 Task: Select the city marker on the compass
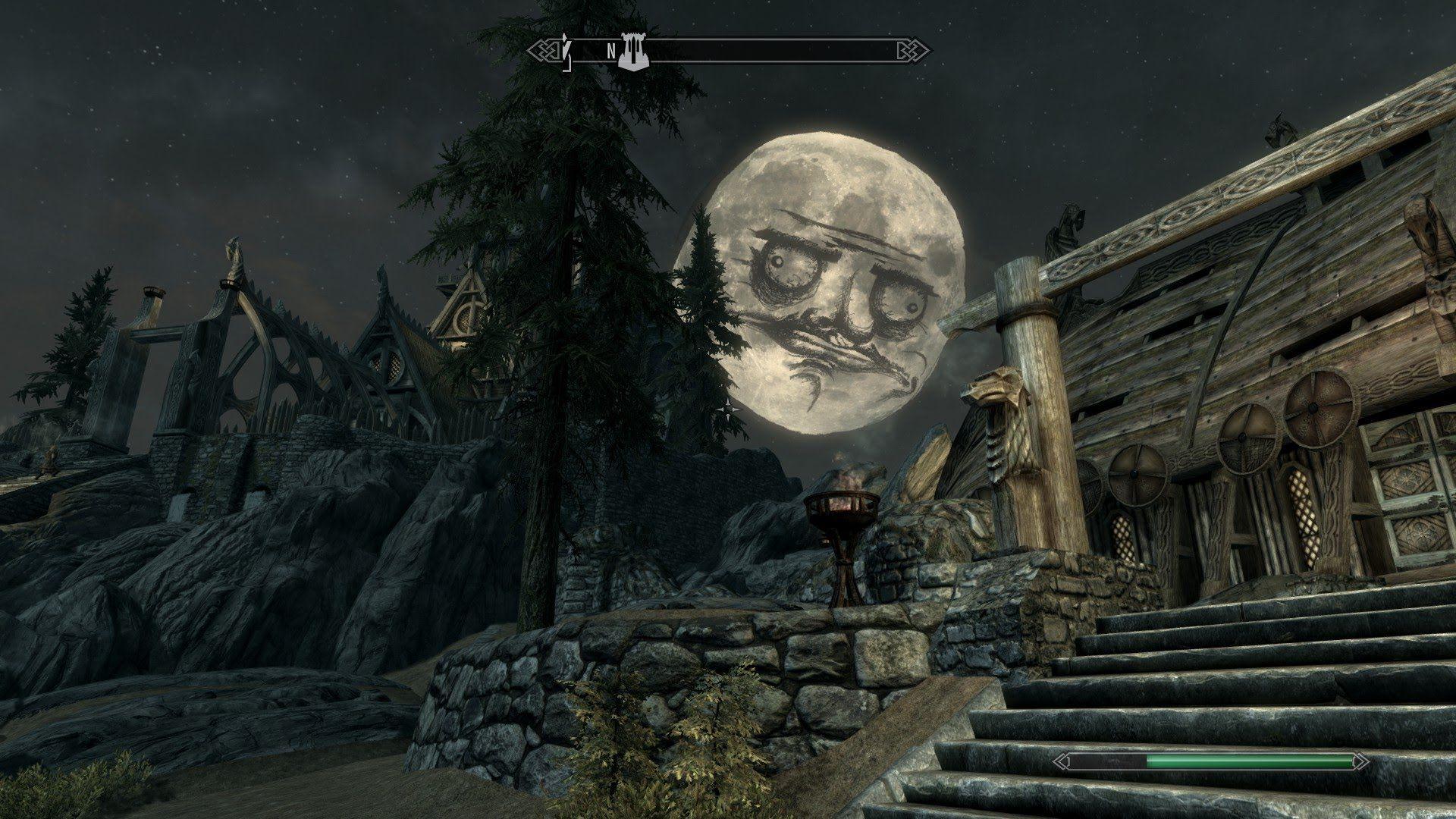(x=634, y=52)
